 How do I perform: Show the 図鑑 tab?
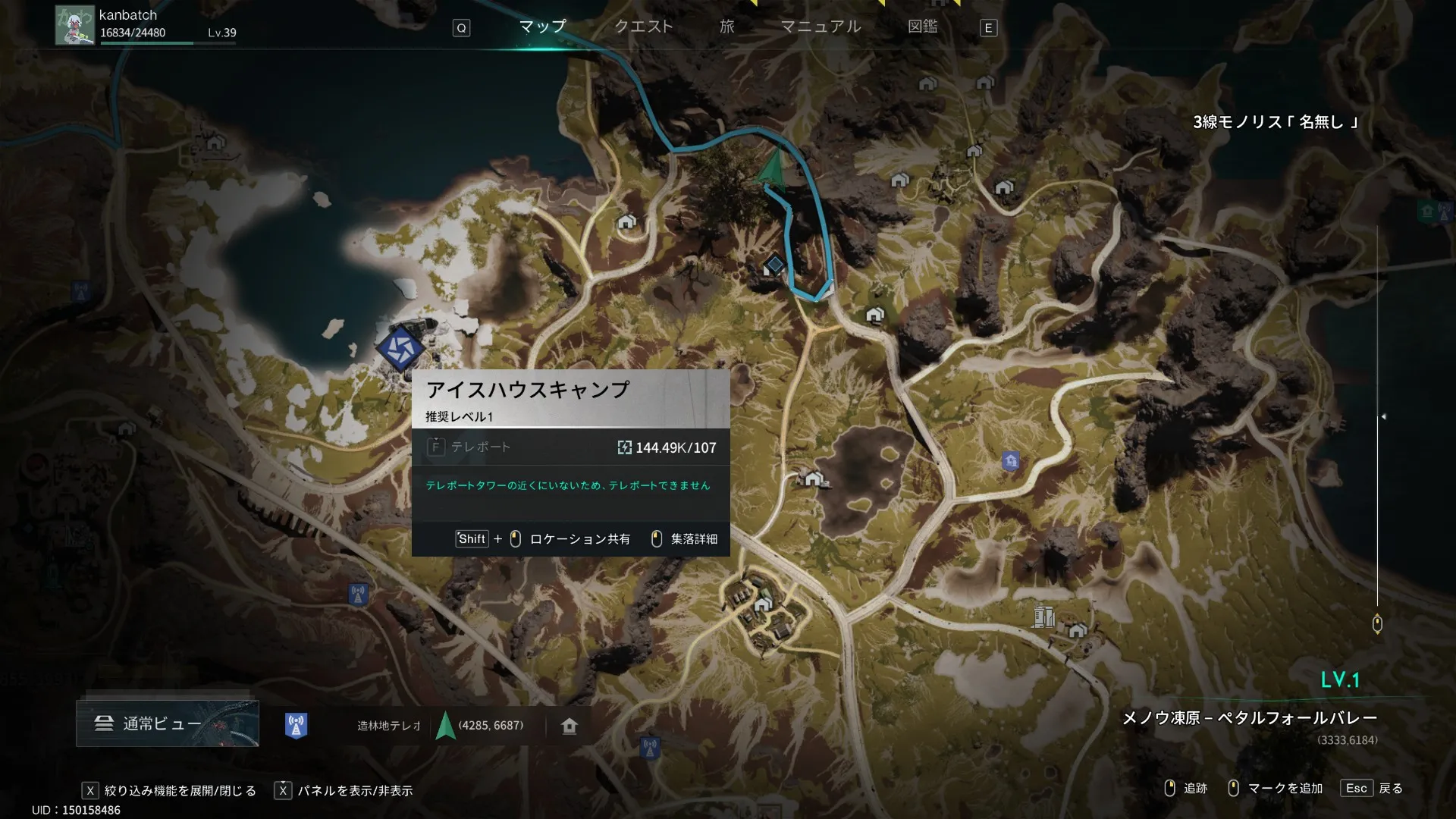[x=922, y=27]
